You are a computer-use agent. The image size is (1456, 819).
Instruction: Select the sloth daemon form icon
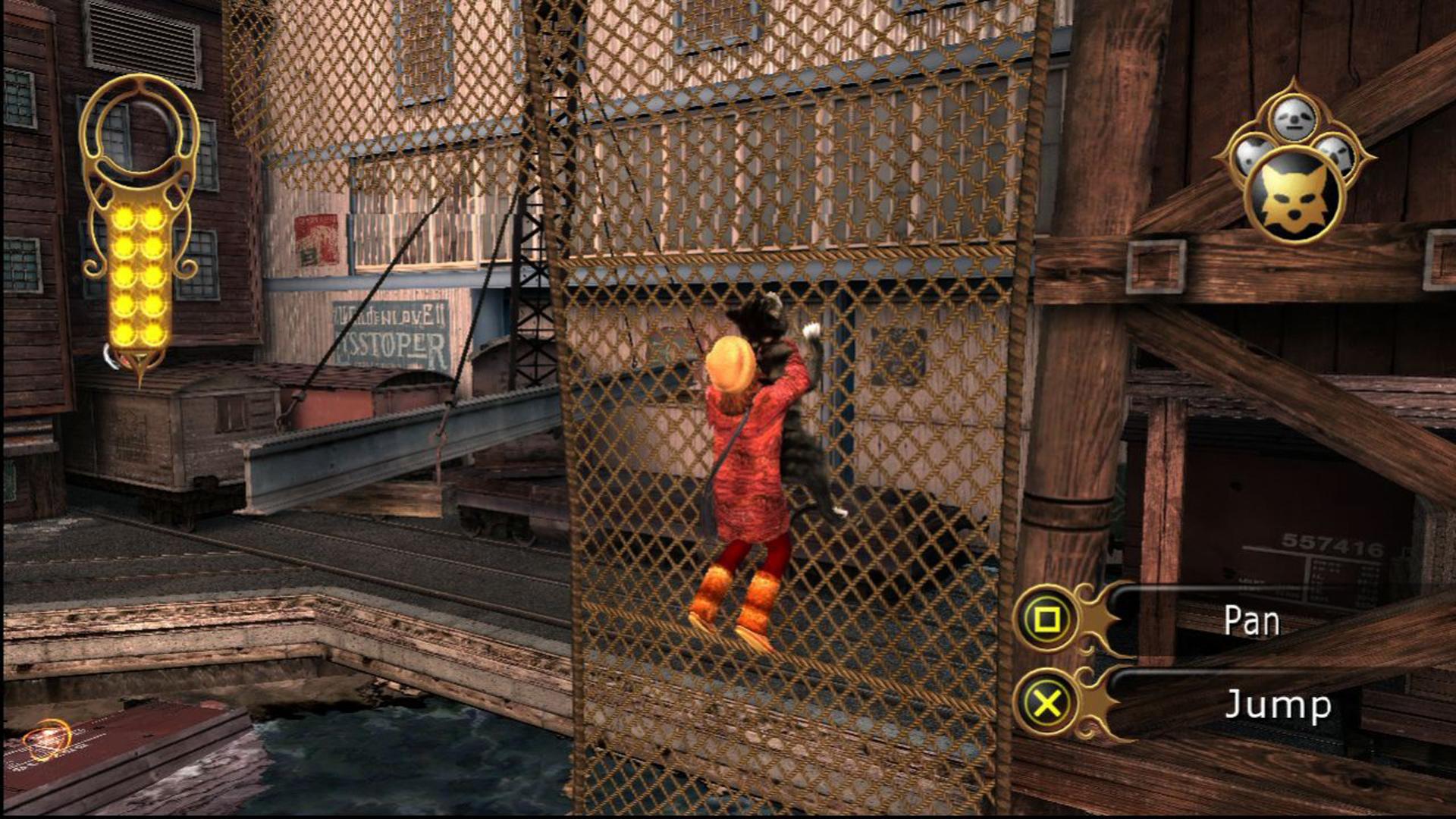(1295, 118)
